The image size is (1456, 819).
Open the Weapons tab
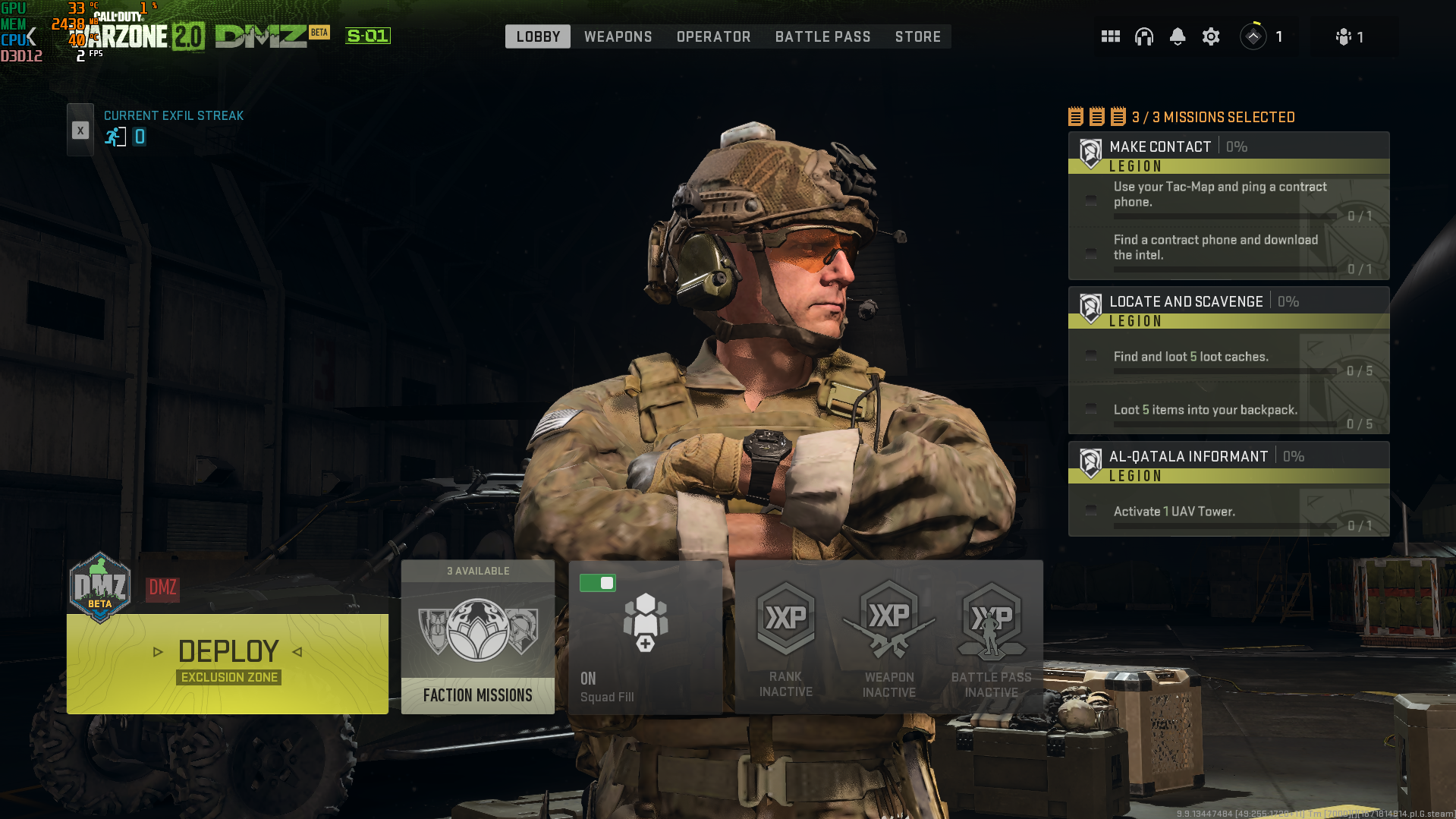(x=618, y=36)
